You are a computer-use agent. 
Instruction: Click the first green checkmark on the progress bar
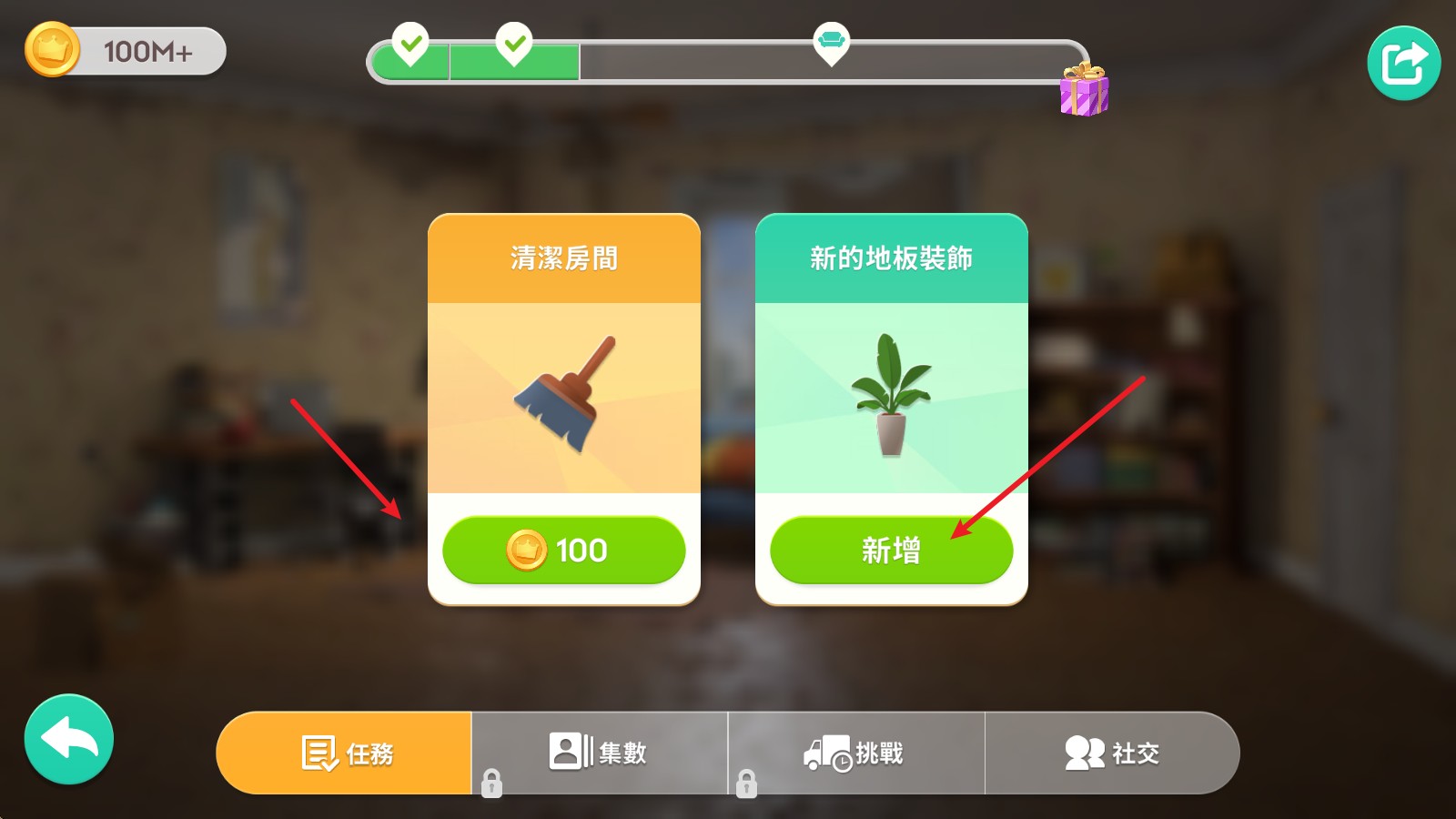tap(411, 42)
